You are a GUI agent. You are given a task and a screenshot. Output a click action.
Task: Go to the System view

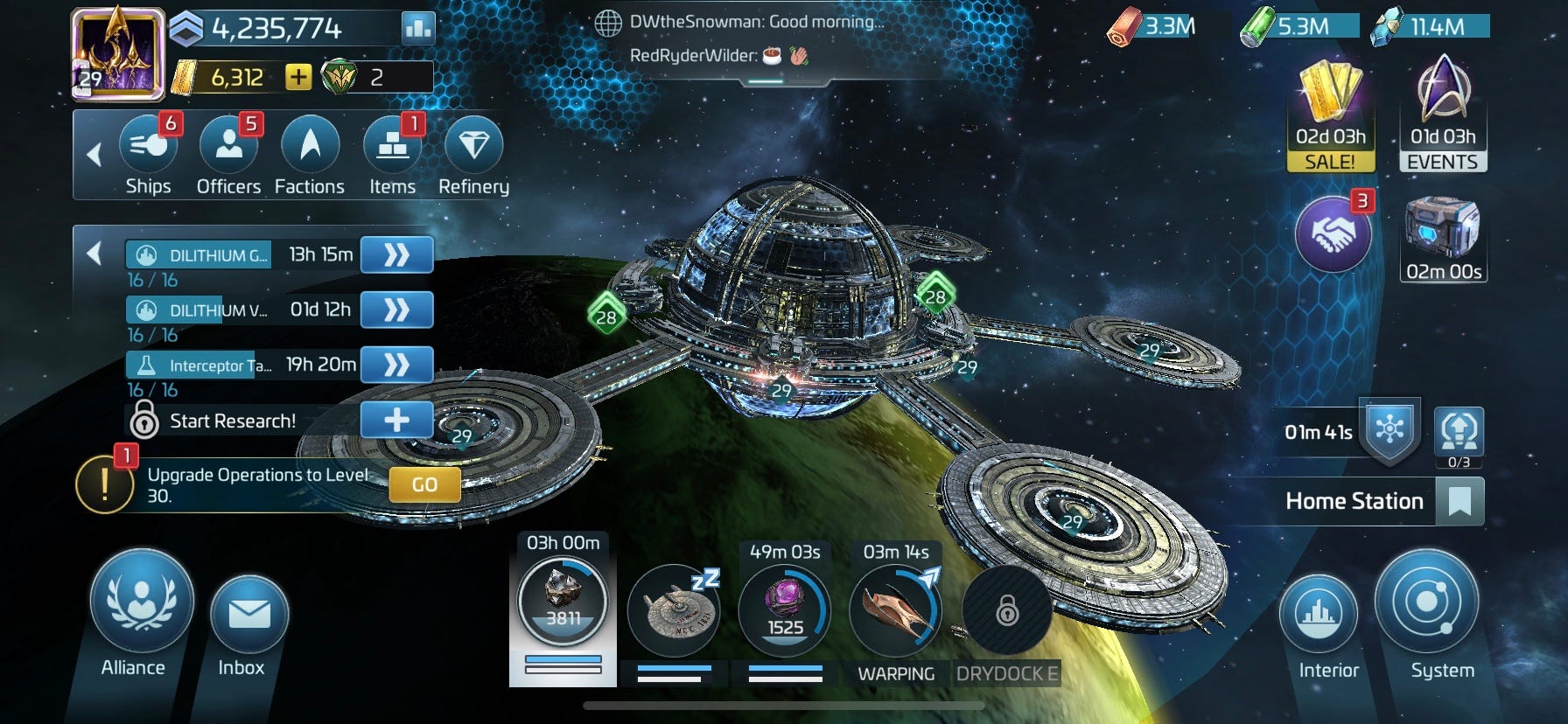(1426, 602)
